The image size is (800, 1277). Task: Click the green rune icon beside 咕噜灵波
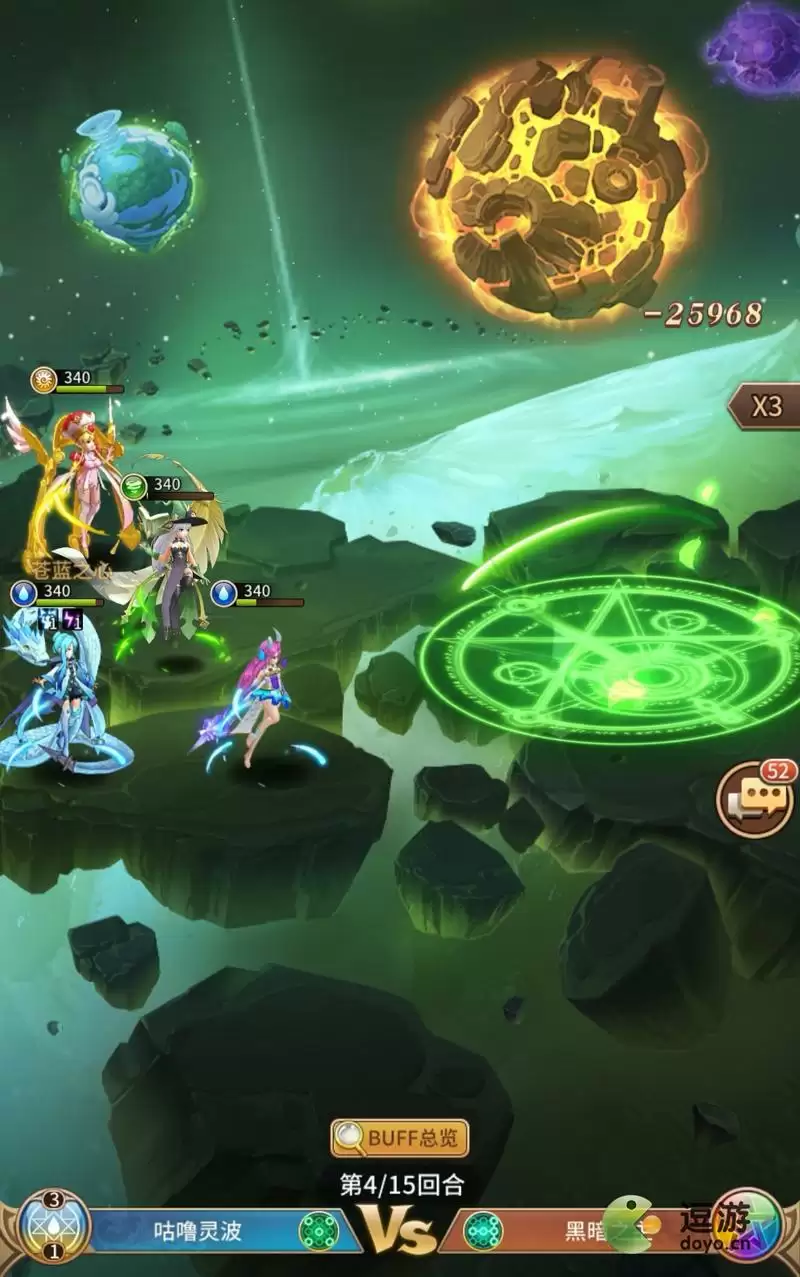[x=318, y=1230]
